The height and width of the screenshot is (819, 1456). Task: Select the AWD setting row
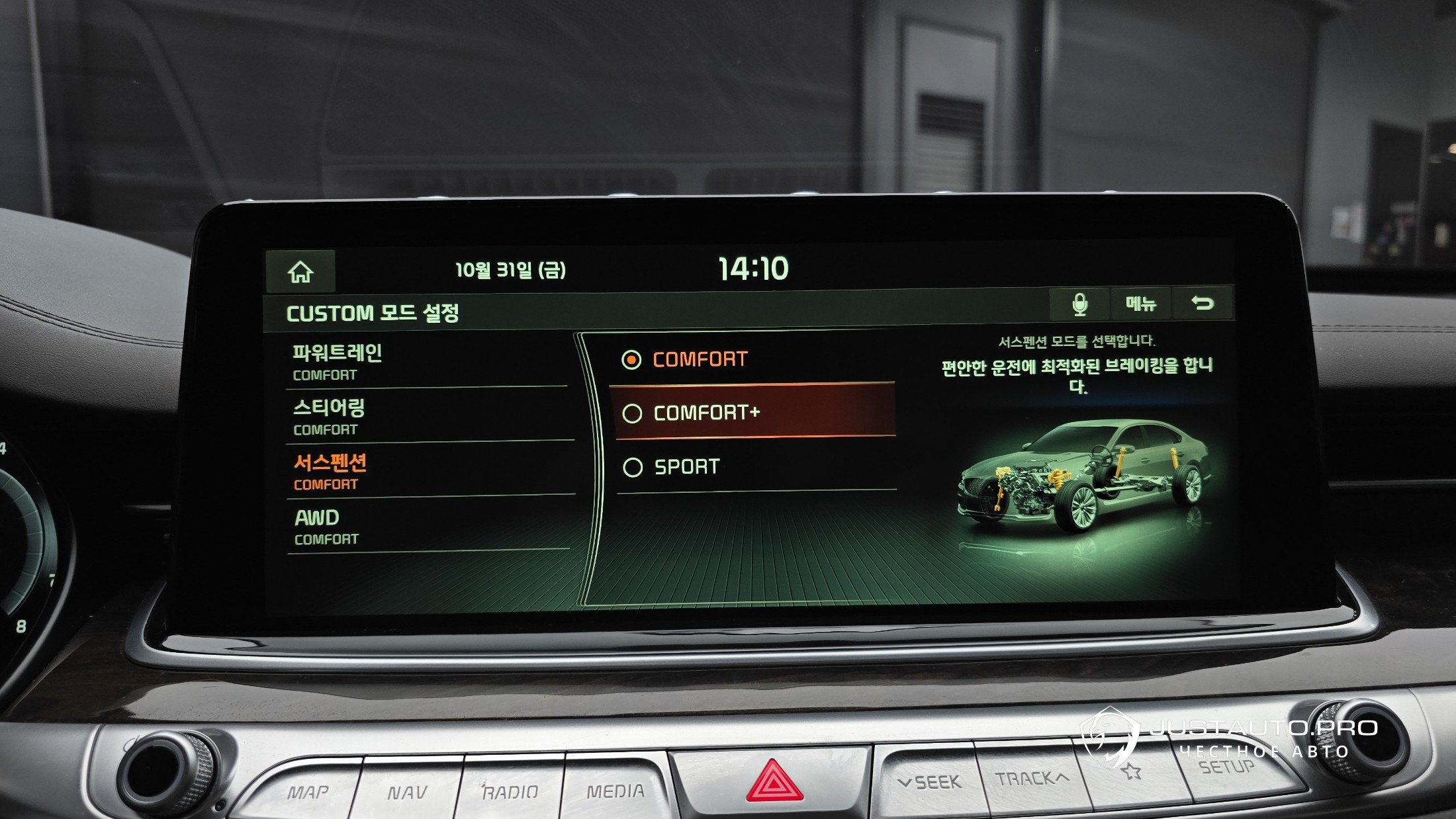tap(427, 526)
